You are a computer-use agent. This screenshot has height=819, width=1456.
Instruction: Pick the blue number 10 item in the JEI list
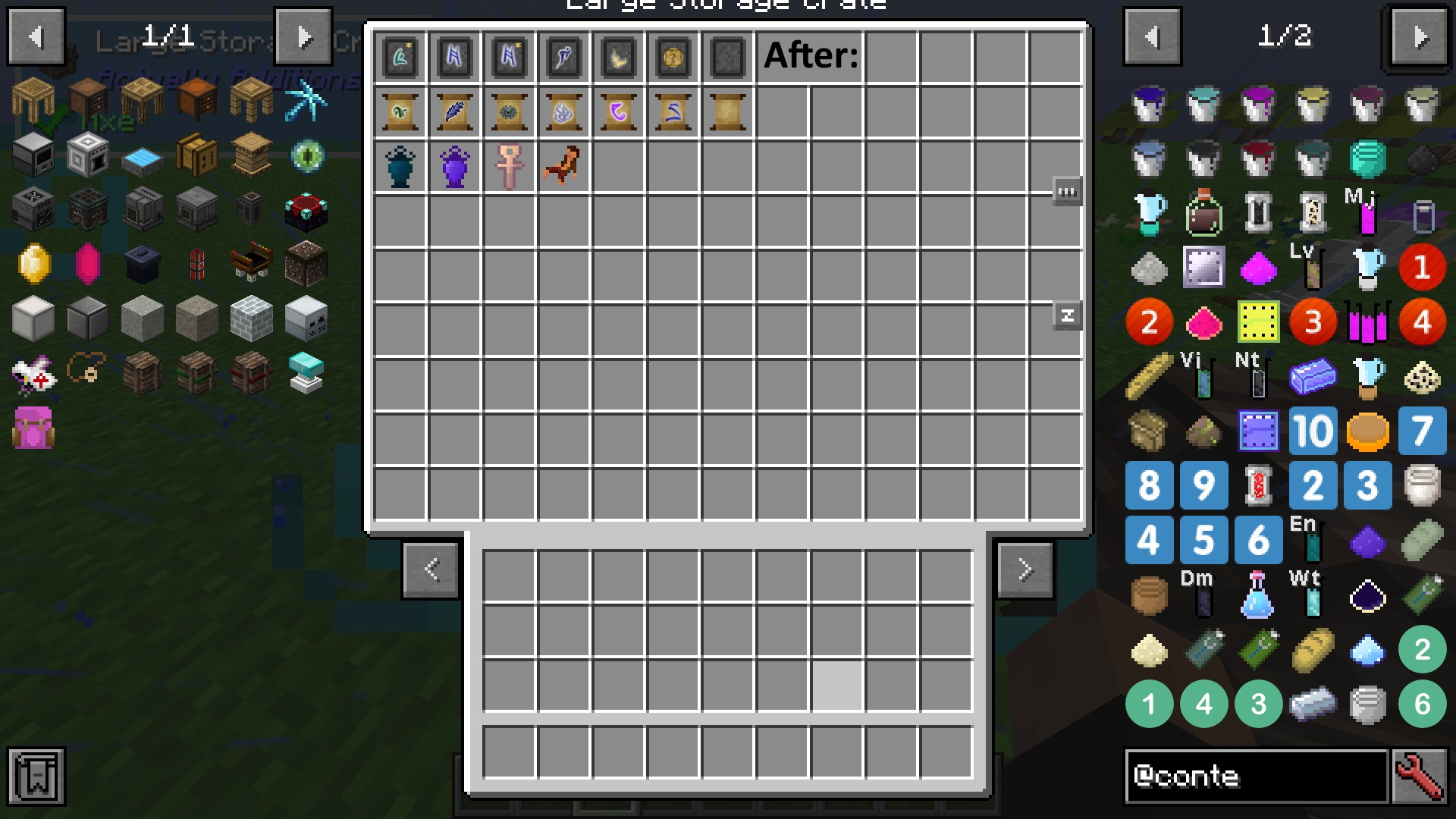pos(1313,431)
